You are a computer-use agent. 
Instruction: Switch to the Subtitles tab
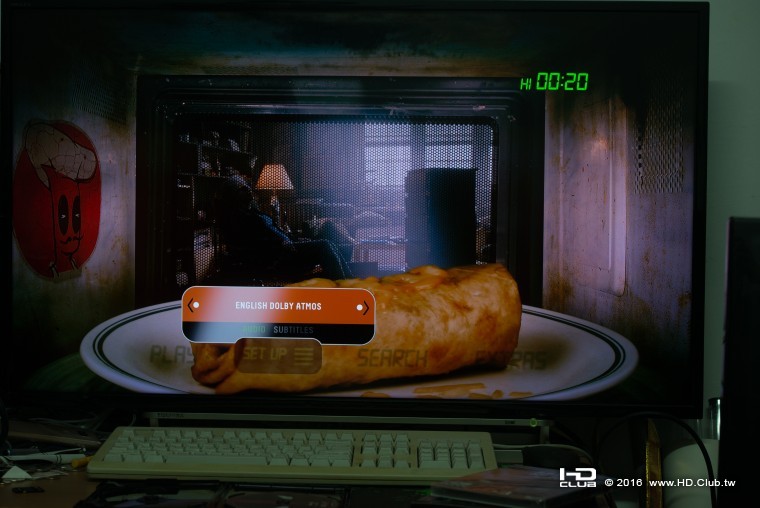pyautogui.click(x=293, y=330)
